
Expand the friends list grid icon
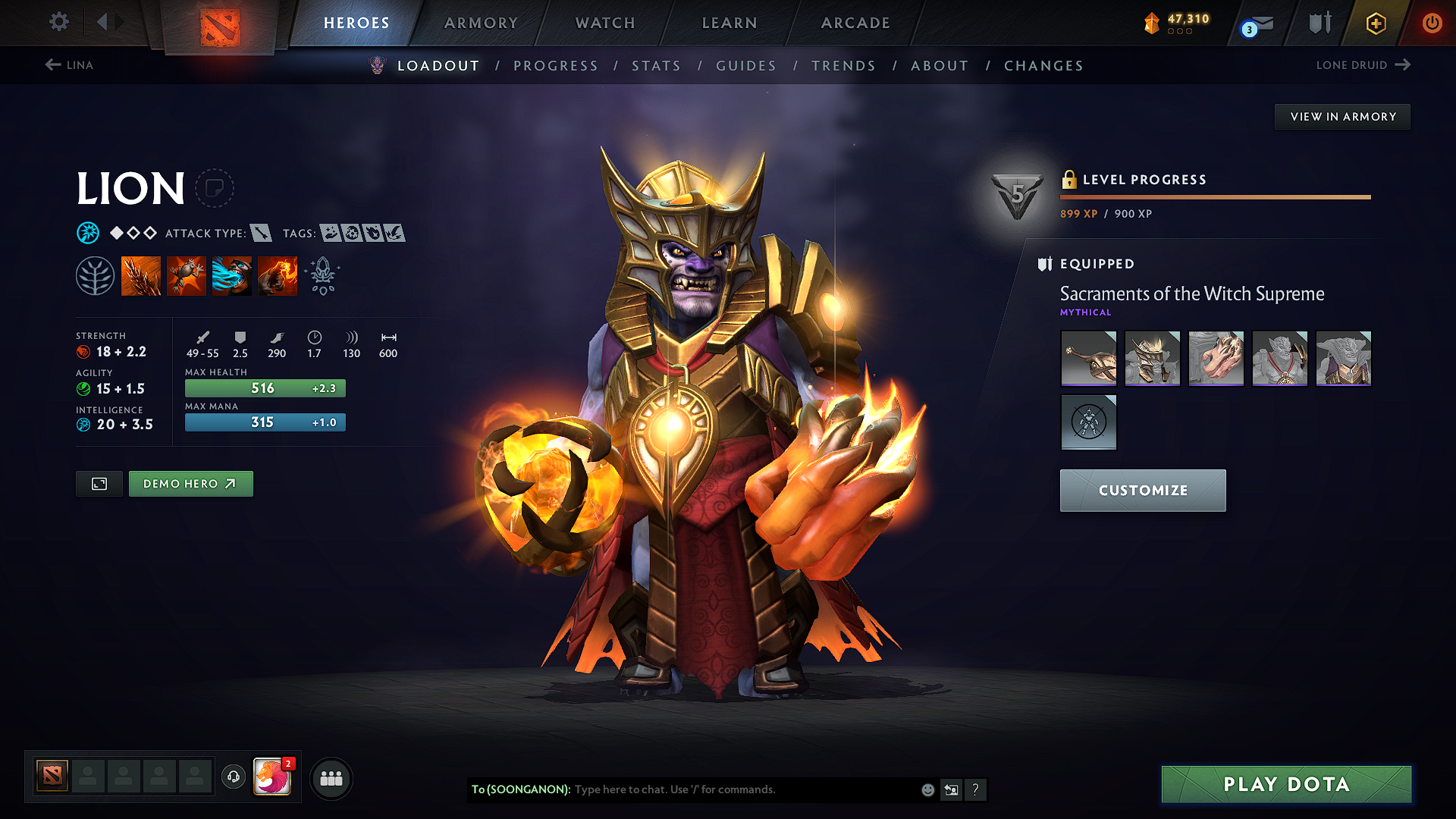[x=331, y=778]
